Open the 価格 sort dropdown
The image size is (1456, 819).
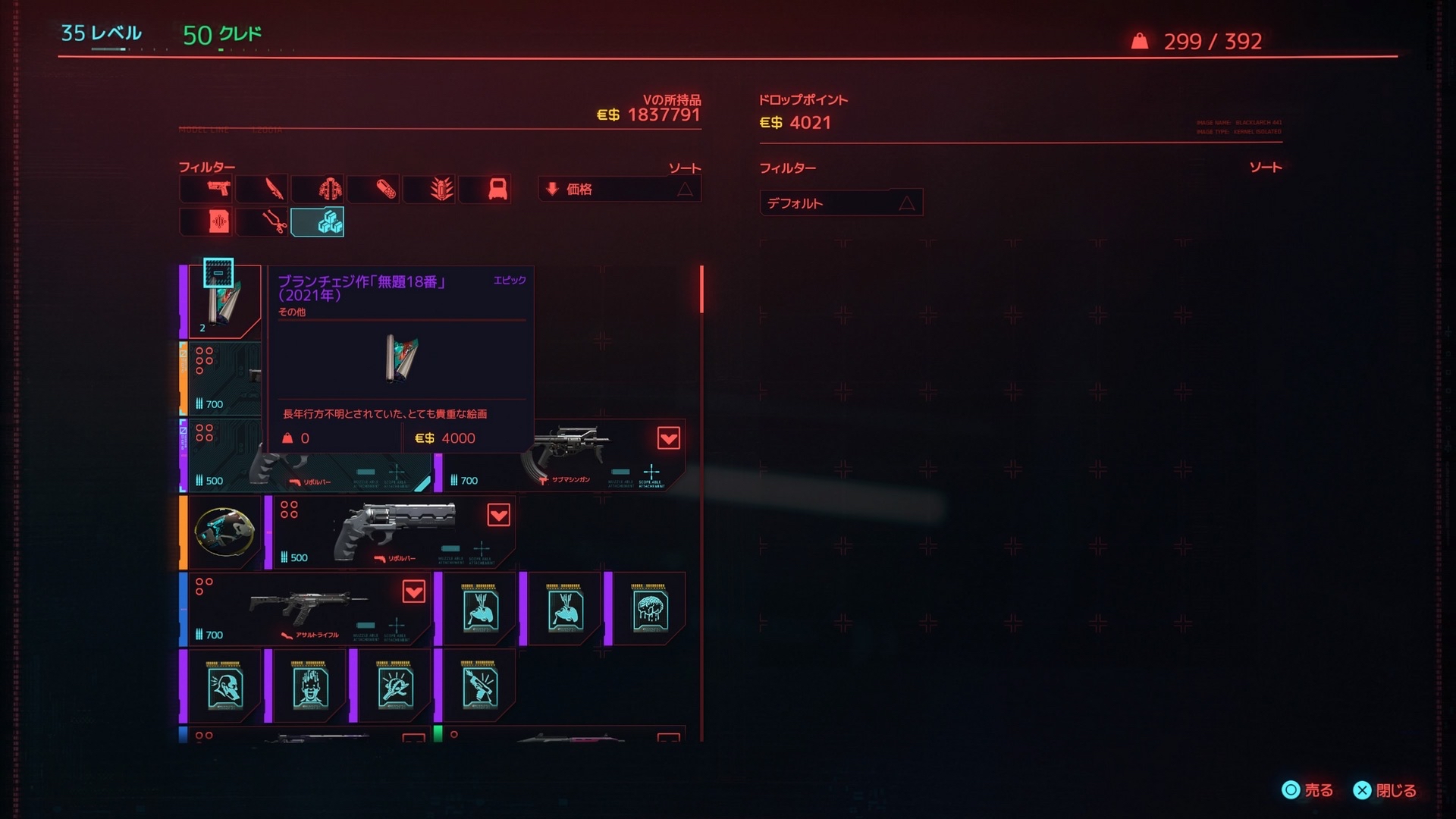click(620, 189)
